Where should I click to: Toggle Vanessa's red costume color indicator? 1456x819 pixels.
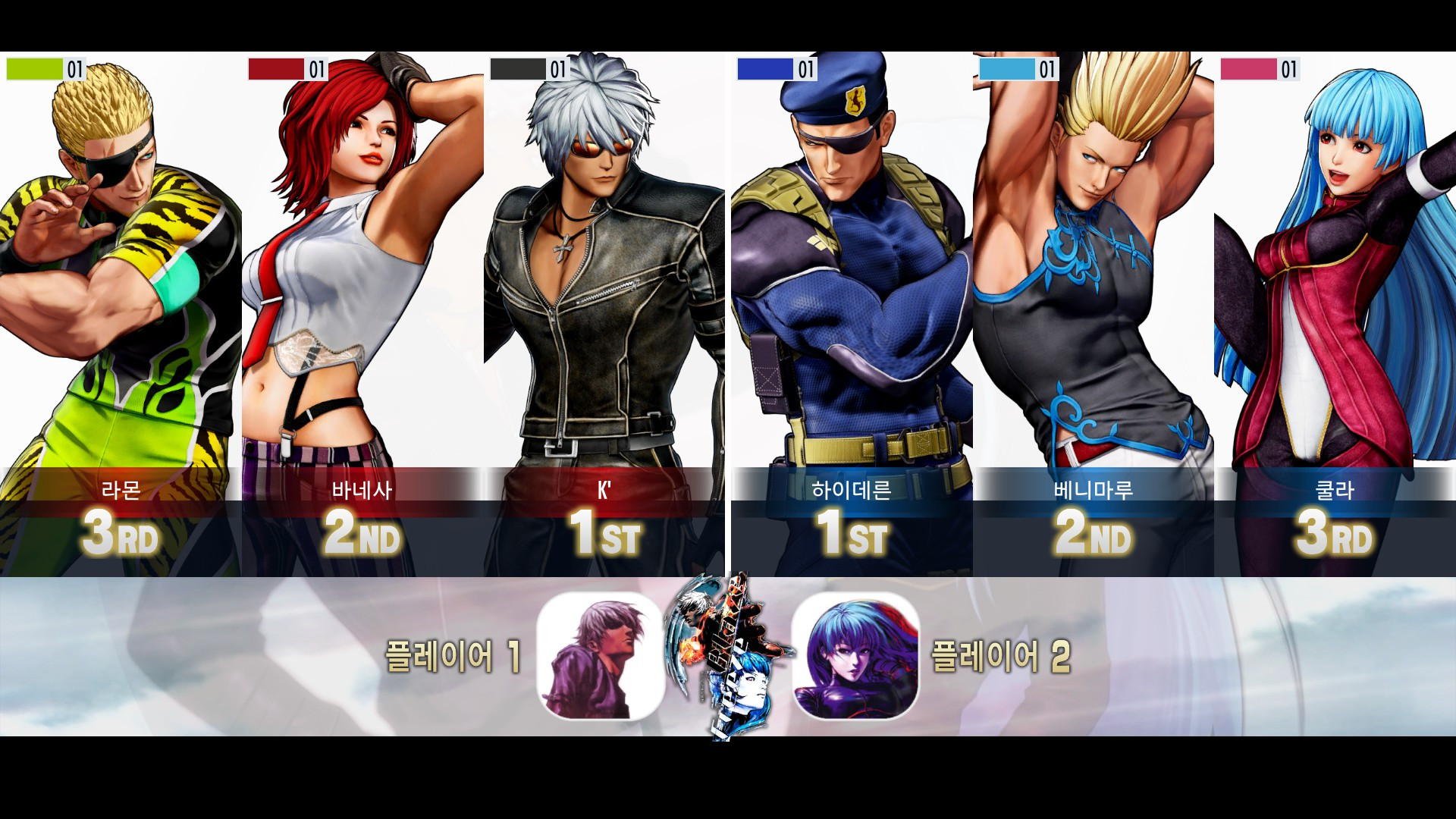pos(275,69)
